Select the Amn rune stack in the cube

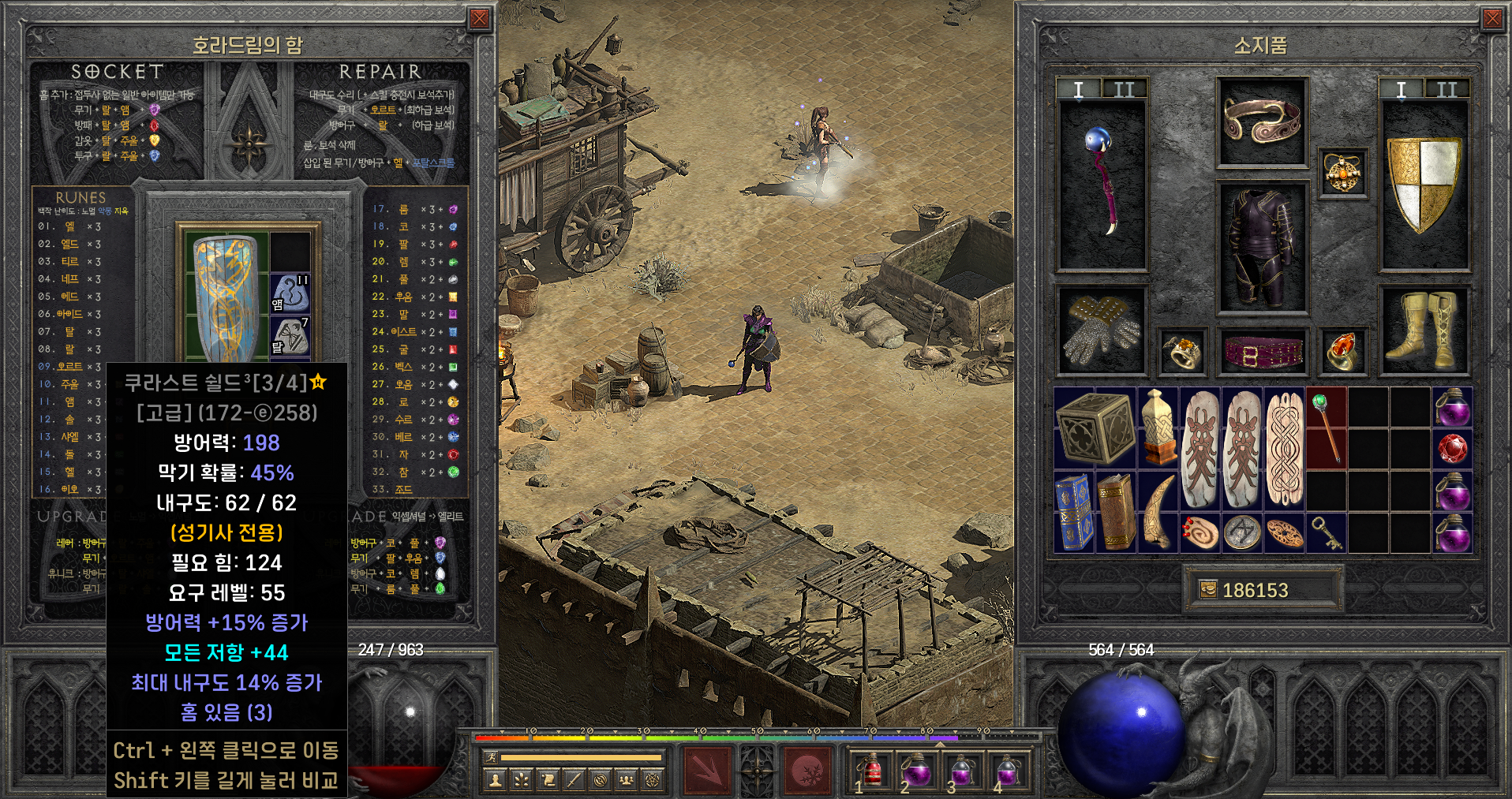[x=290, y=293]
